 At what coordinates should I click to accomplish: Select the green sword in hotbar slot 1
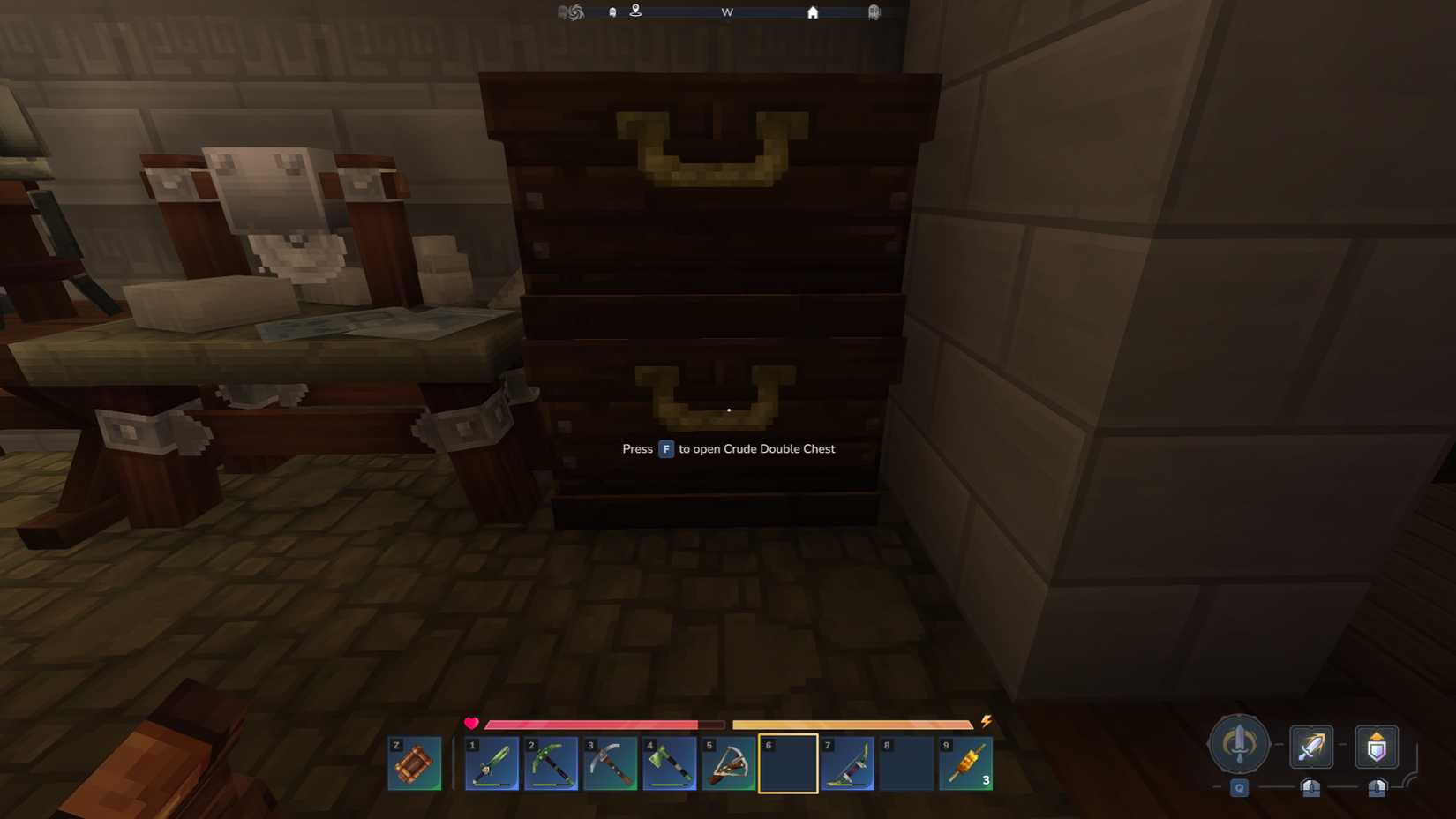[x=492, y=763]
